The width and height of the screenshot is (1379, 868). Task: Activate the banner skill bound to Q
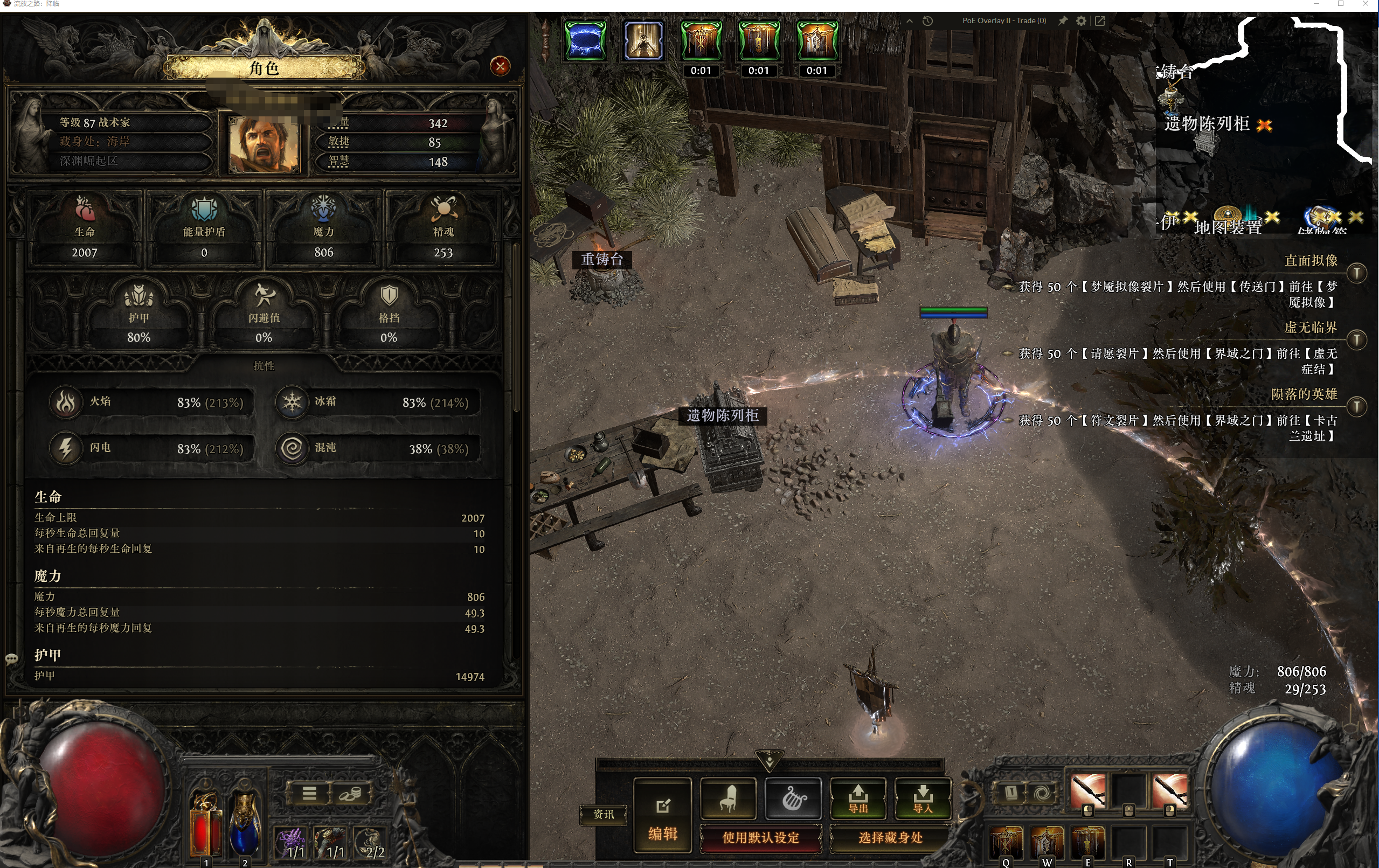point(1006,842)
